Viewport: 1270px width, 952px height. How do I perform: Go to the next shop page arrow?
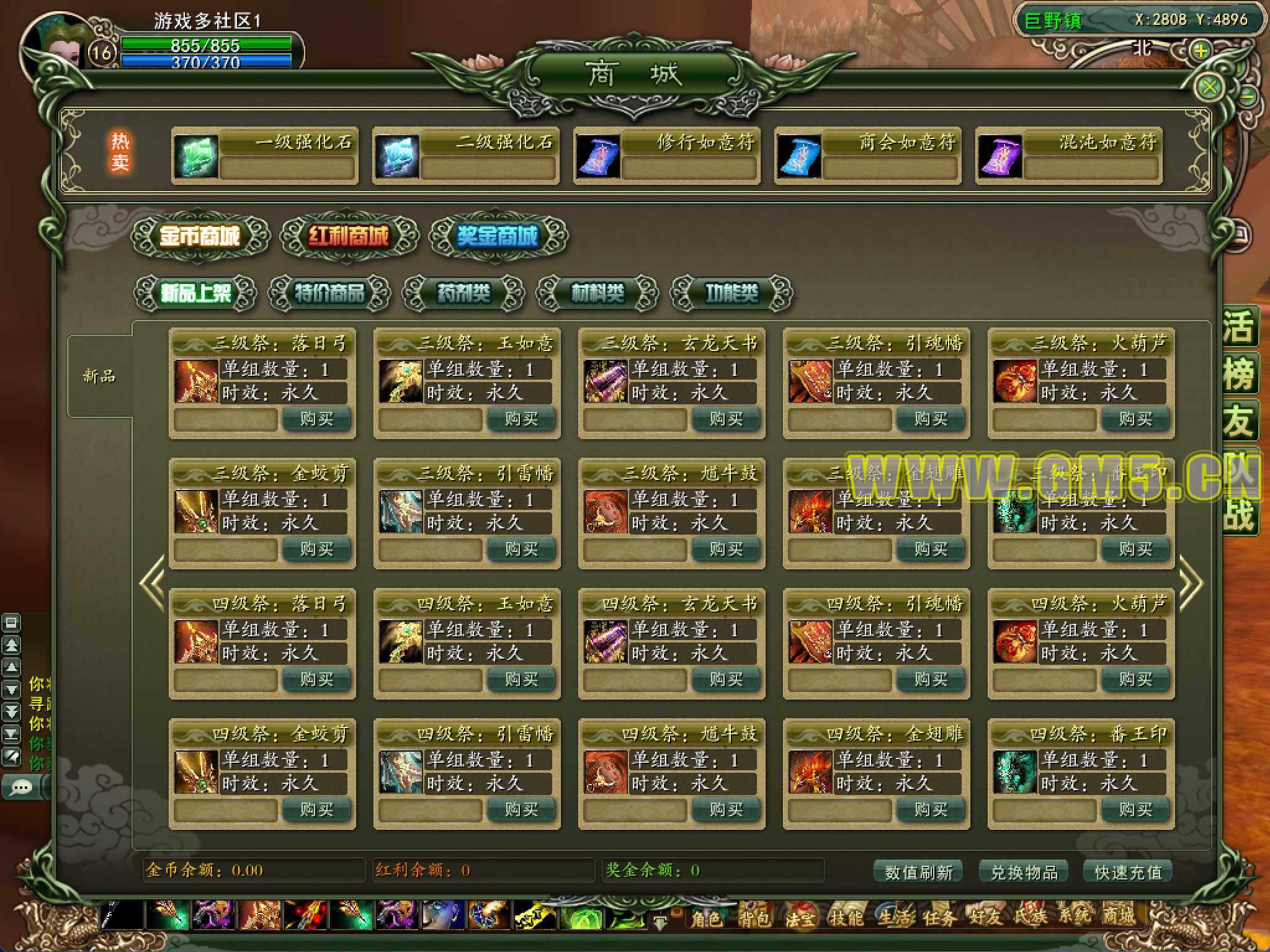pyautogui.click(x=1190, y=583)
